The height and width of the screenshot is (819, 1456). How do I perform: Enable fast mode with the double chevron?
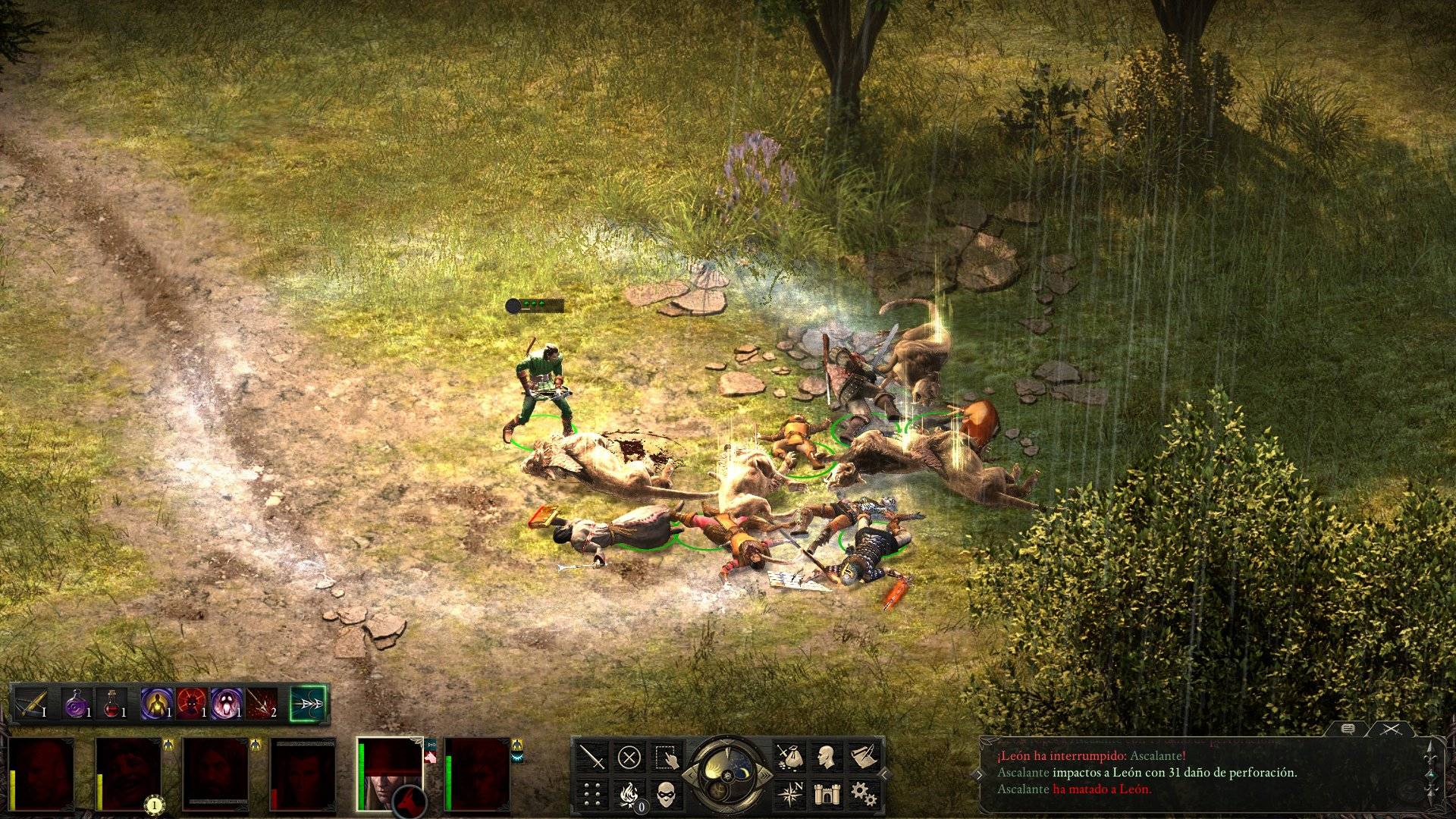pyautogui.click(x=764, y=774)
